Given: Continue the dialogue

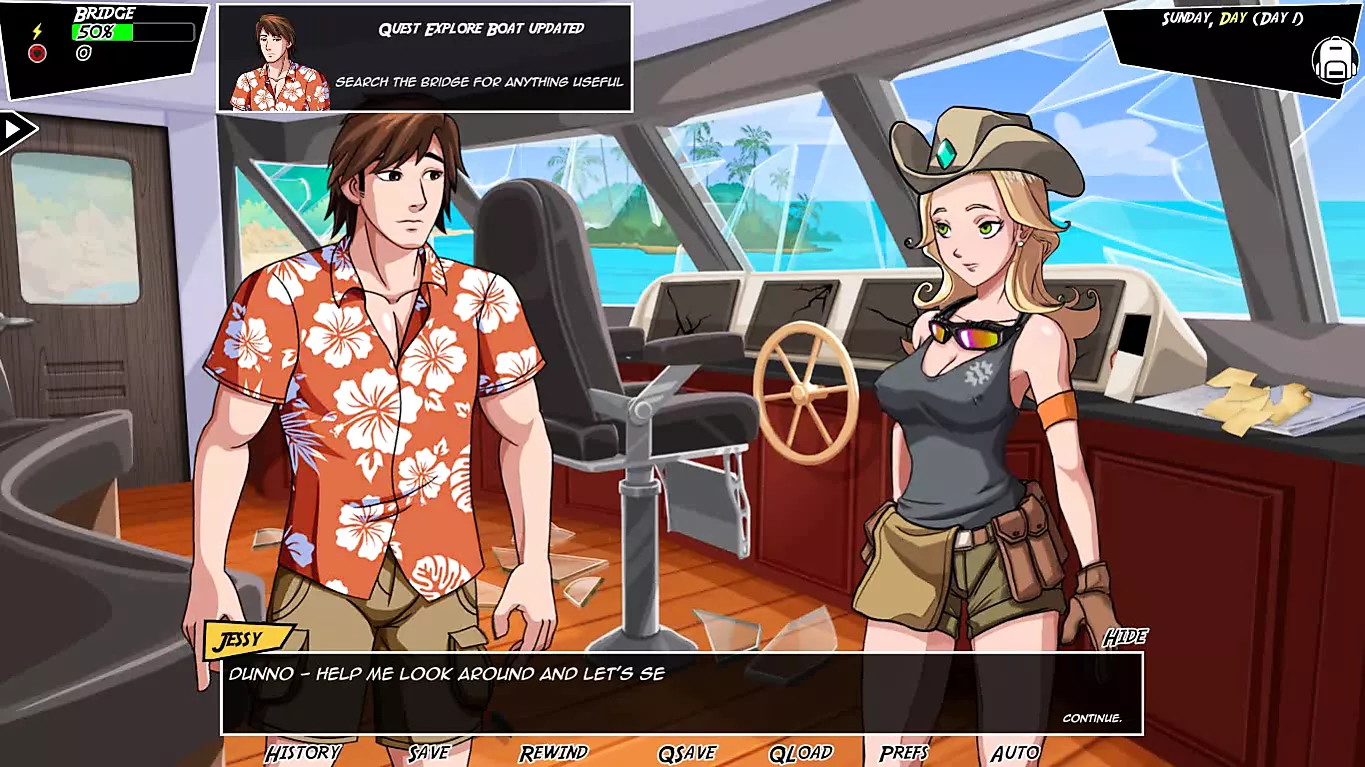Looking at the screenshot, I should click(1092, 718).
